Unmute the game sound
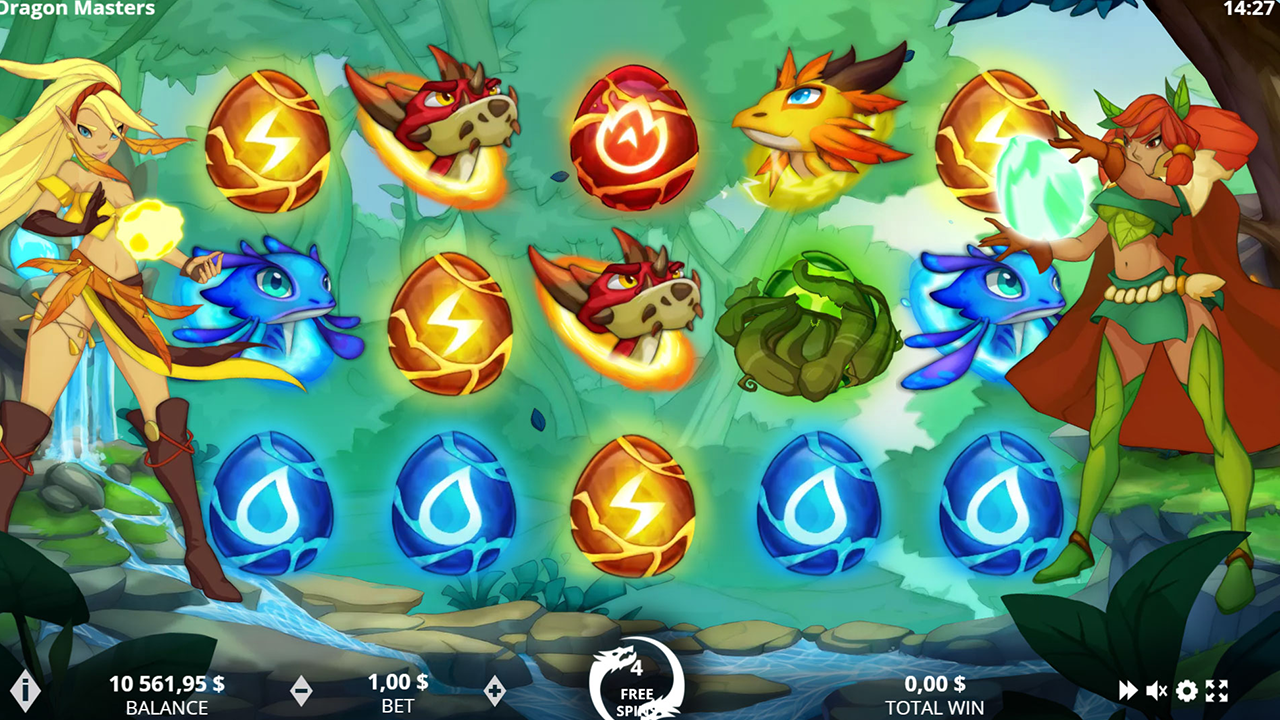The image size is (1280, 720). (x=1156, y=688)
